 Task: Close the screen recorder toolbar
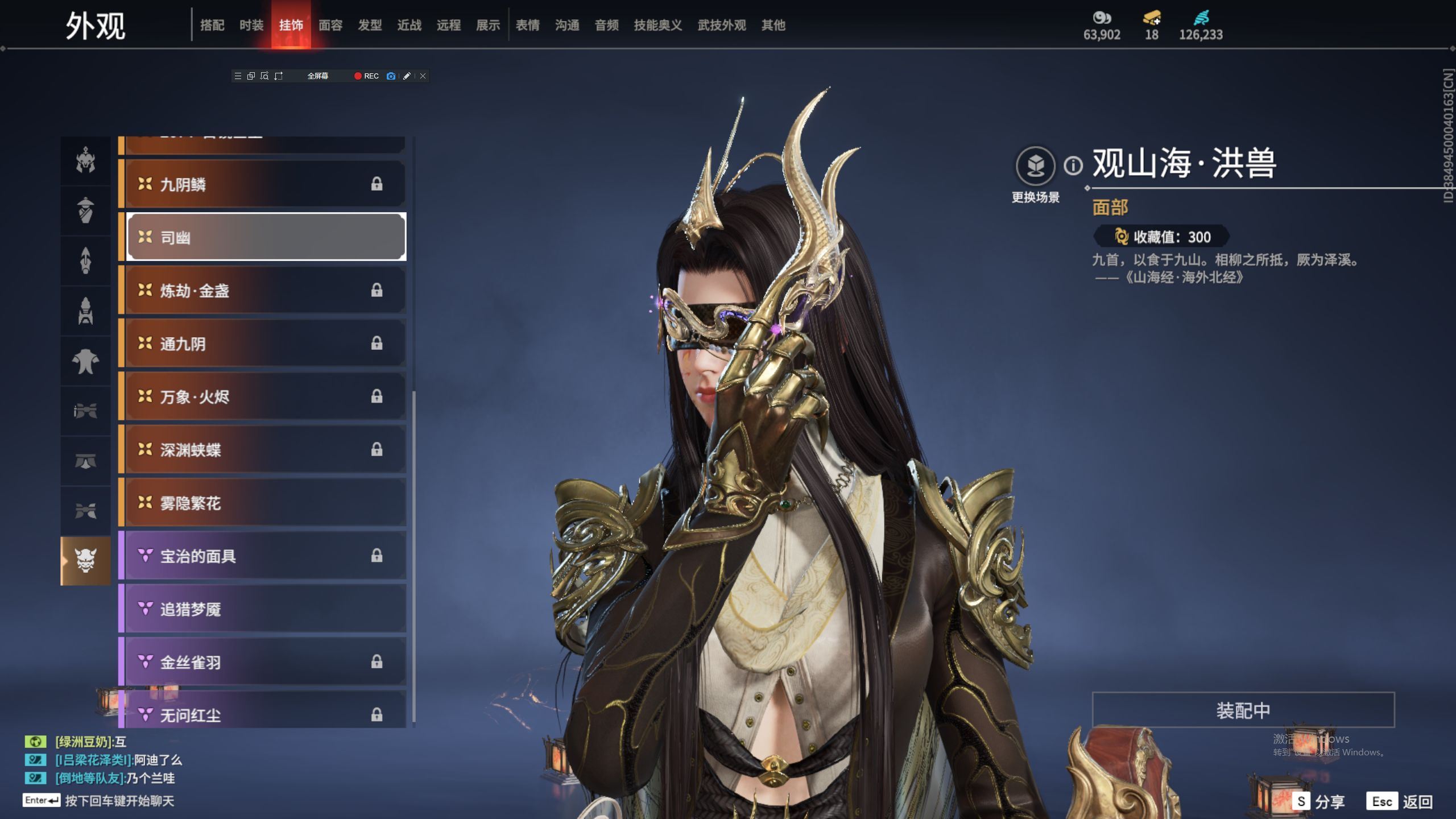coord(423,76)
